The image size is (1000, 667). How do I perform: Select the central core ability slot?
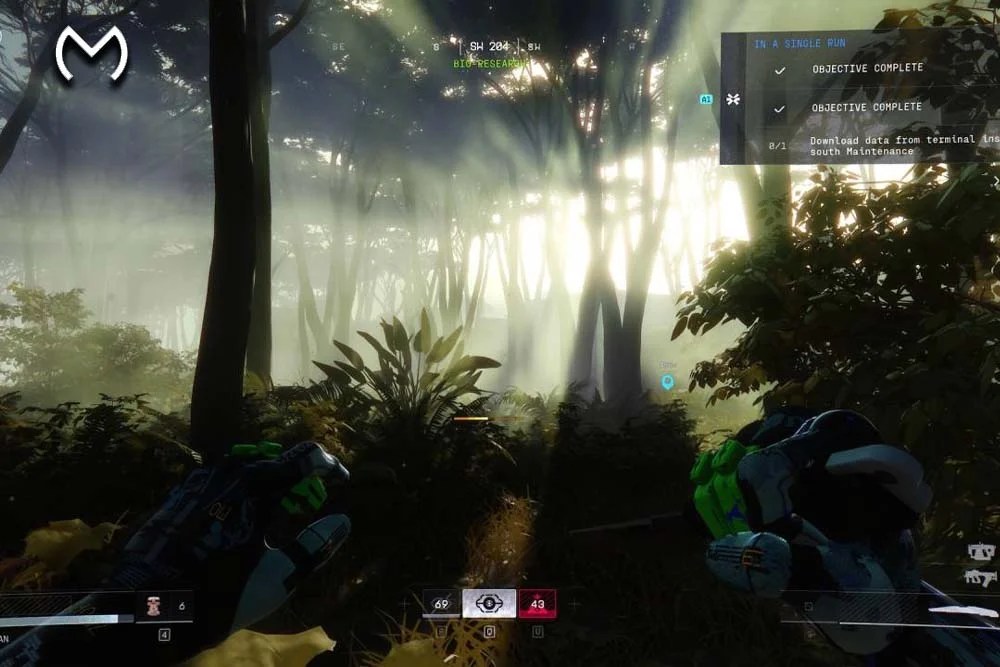pos(489,603)
